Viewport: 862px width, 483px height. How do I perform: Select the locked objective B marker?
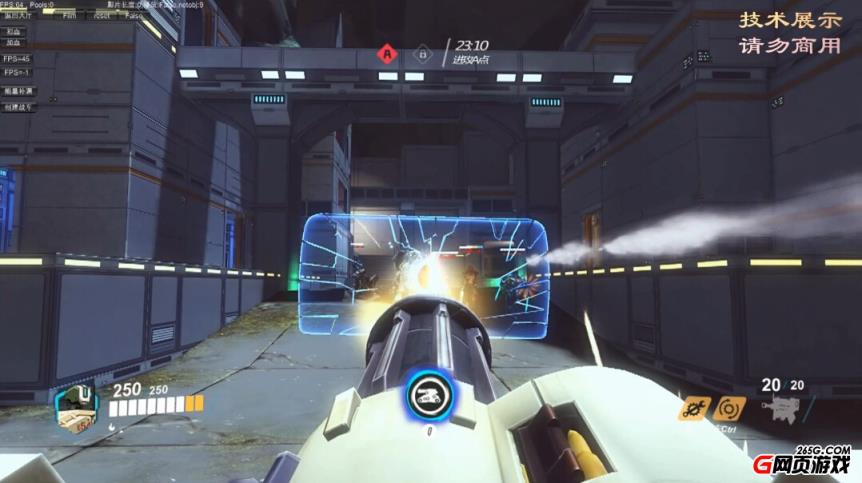[423, 52]
